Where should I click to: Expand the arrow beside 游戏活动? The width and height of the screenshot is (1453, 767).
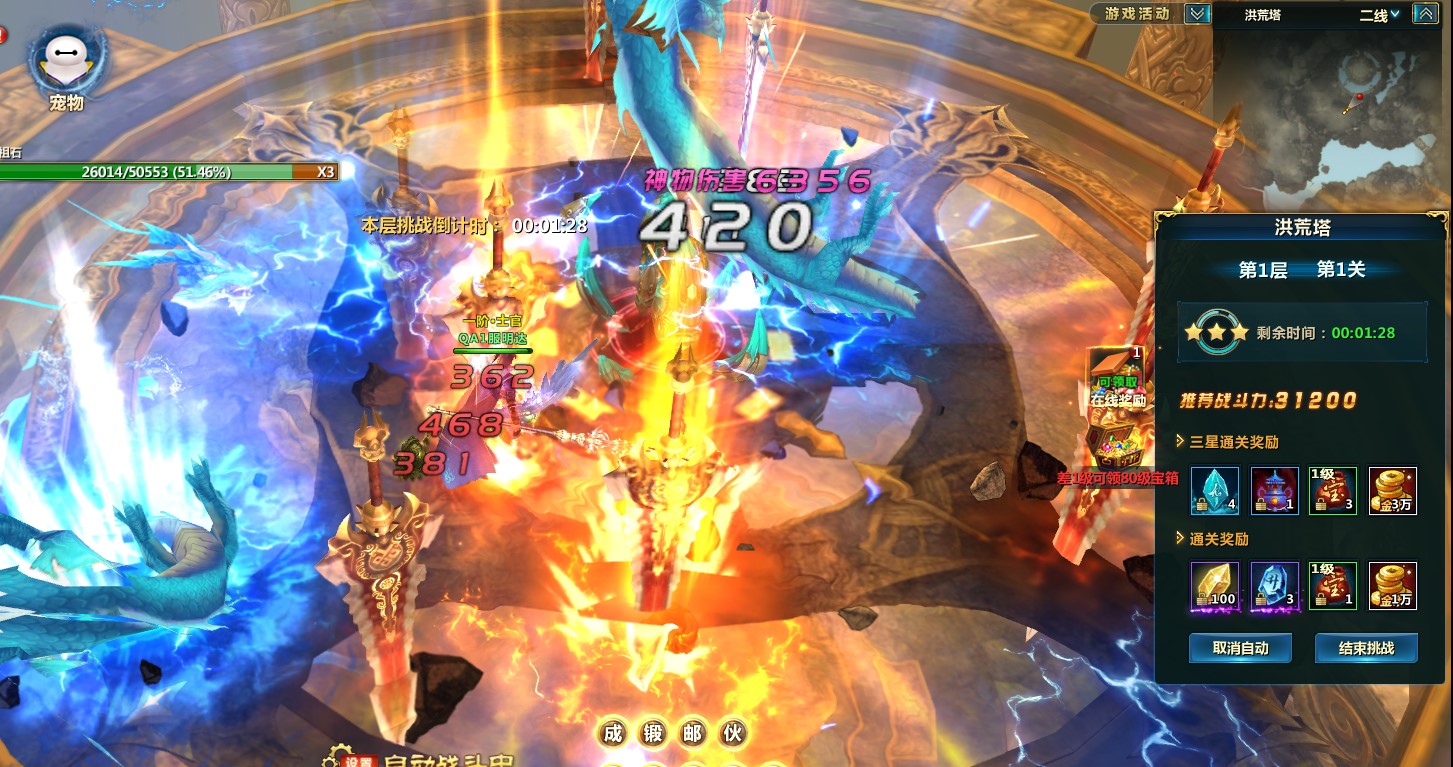pos(1197,14)
